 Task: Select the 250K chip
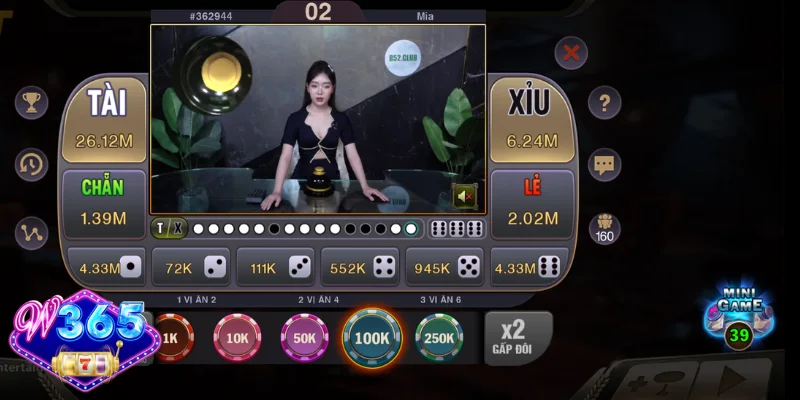[439, 338]
